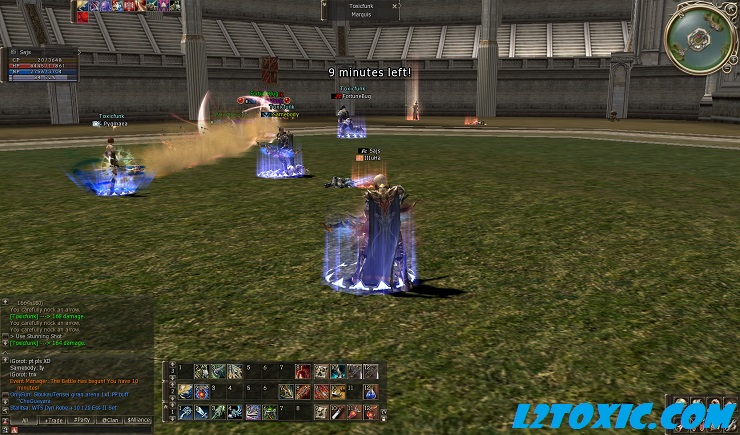Switch to the All chat tab
Screen dimensions: 740x435
[x=24, y=420]
